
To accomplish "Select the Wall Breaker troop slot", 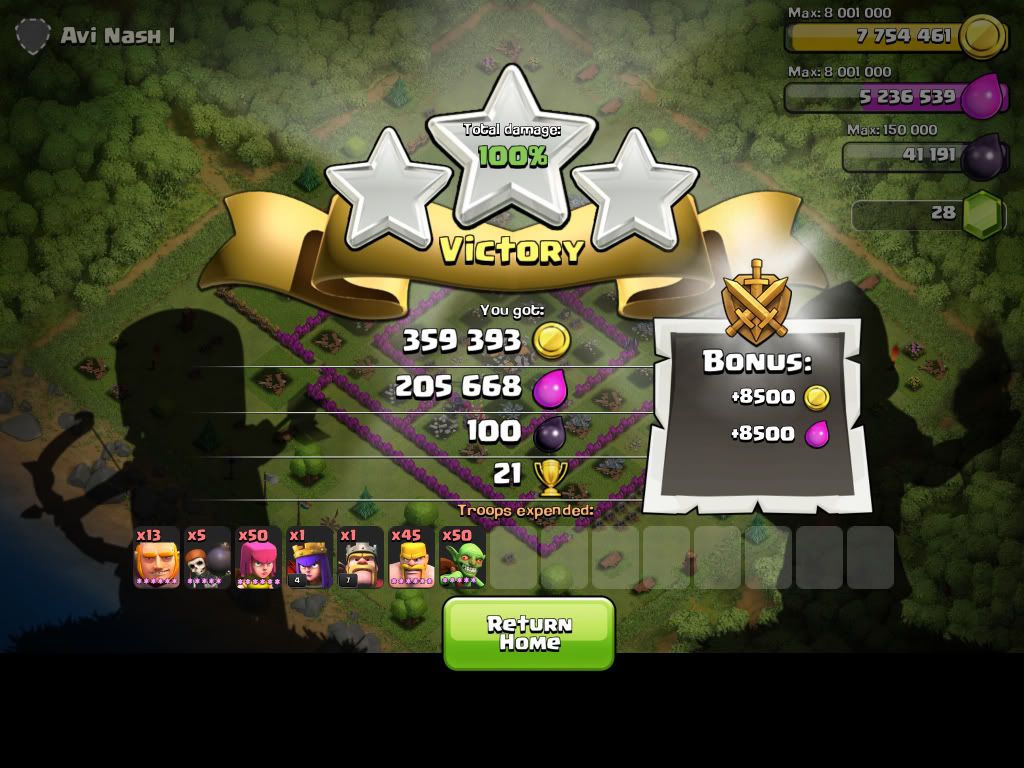I will tap(208, 557).
